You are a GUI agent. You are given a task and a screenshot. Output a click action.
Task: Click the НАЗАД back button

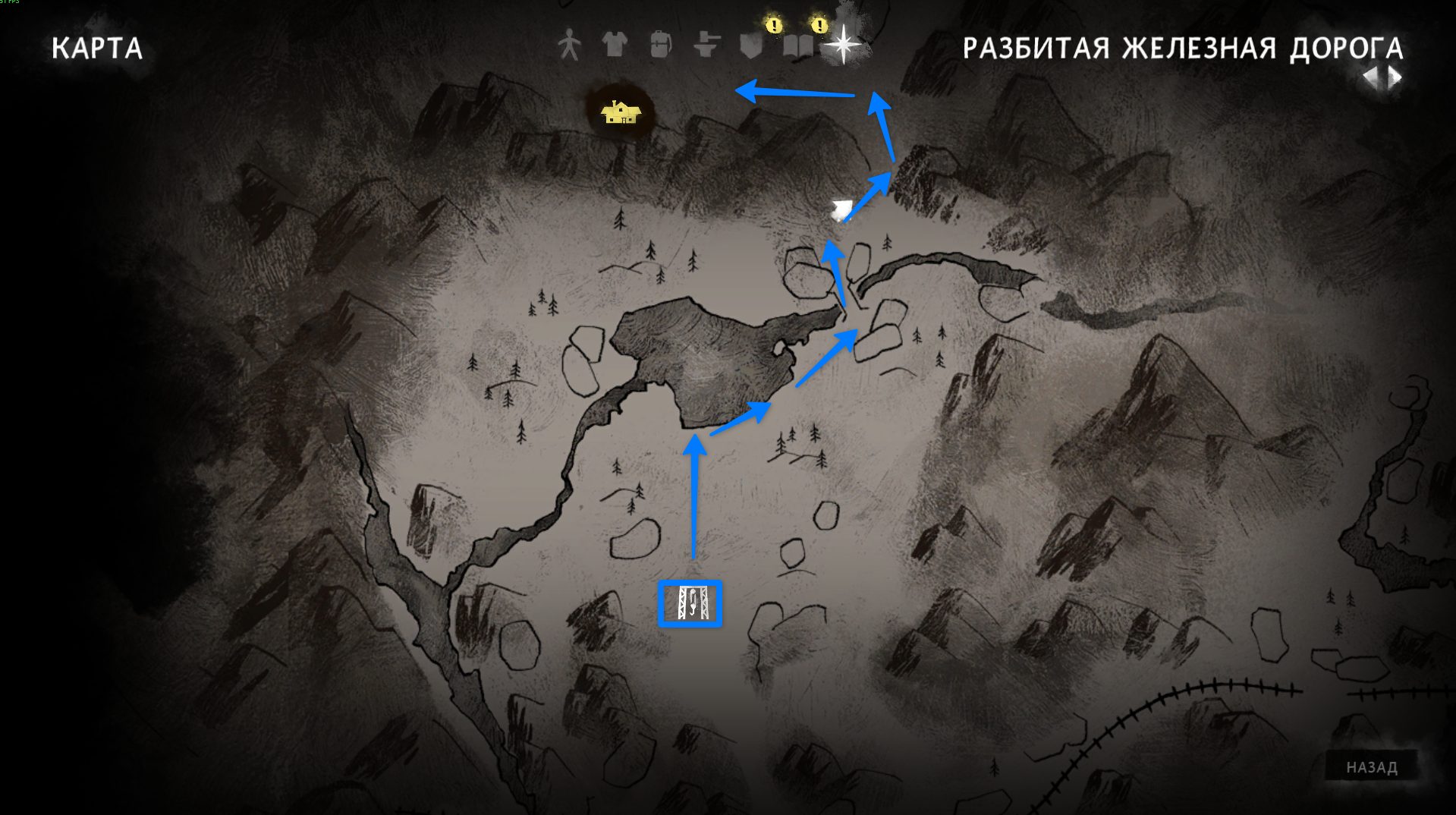(x=1371, y=767)
